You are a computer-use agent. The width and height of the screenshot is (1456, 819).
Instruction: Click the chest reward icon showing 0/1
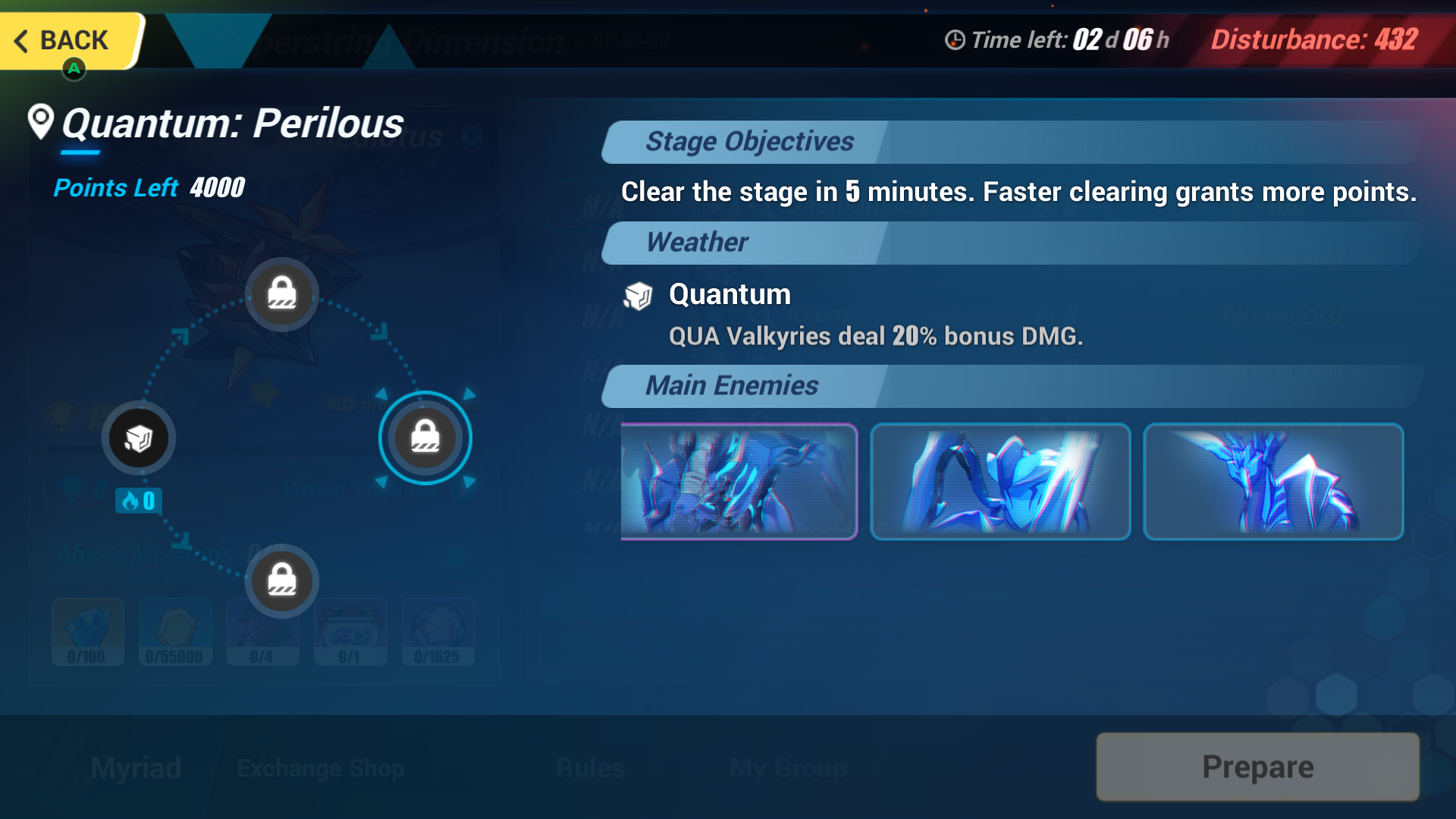350,632
